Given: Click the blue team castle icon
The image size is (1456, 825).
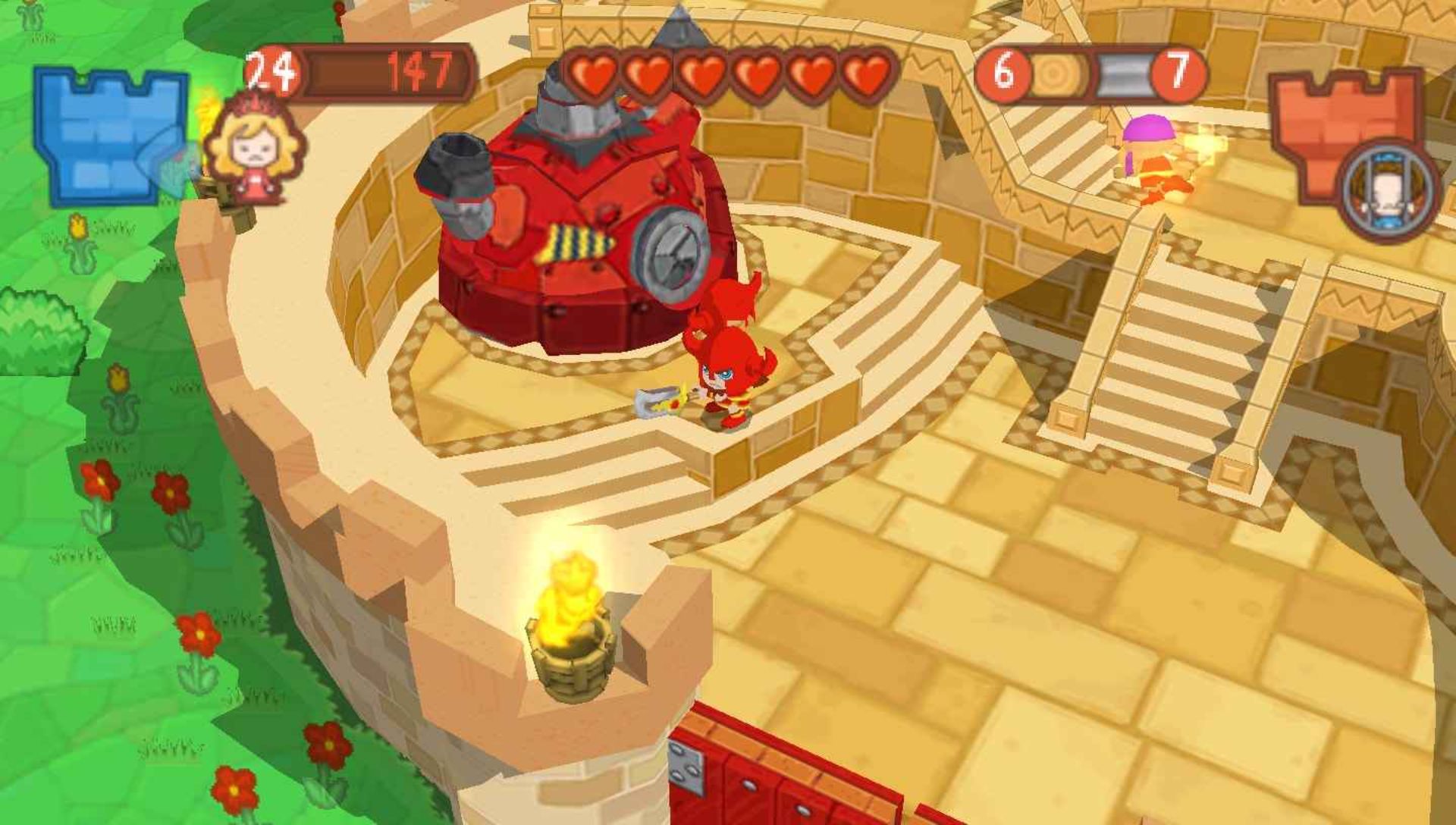Looking at the screenshot, I should 108,136.
